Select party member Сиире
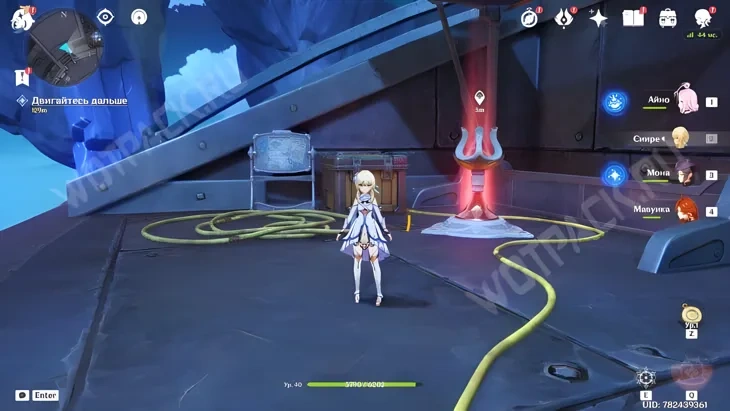The image size is (730, 411). coord(680,138)
